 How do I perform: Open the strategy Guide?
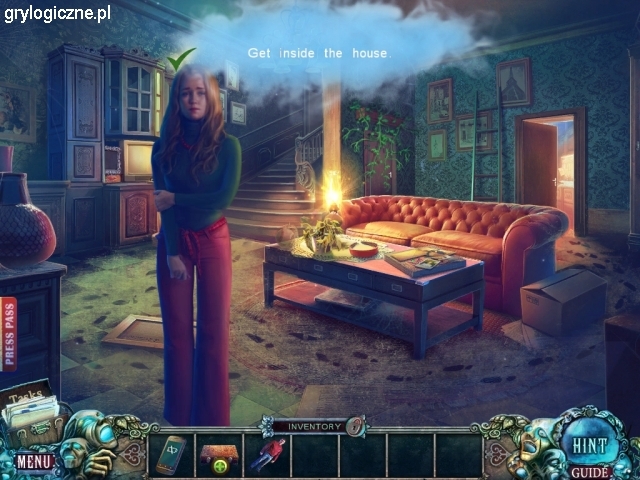pyautogui.click(x=585, y=471)
